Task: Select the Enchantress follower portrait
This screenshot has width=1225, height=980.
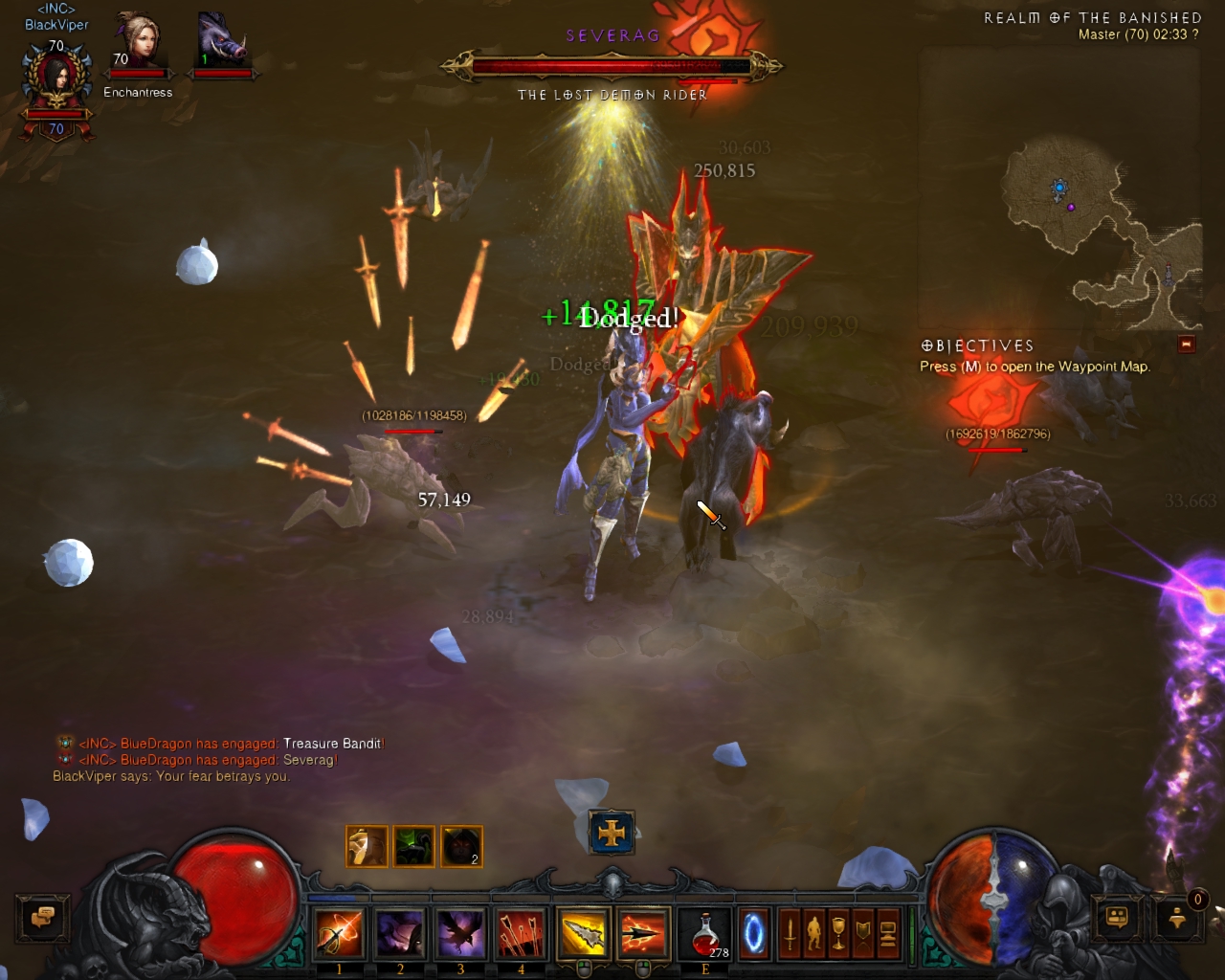Action: pyautogui.click(x=139, y=48)
